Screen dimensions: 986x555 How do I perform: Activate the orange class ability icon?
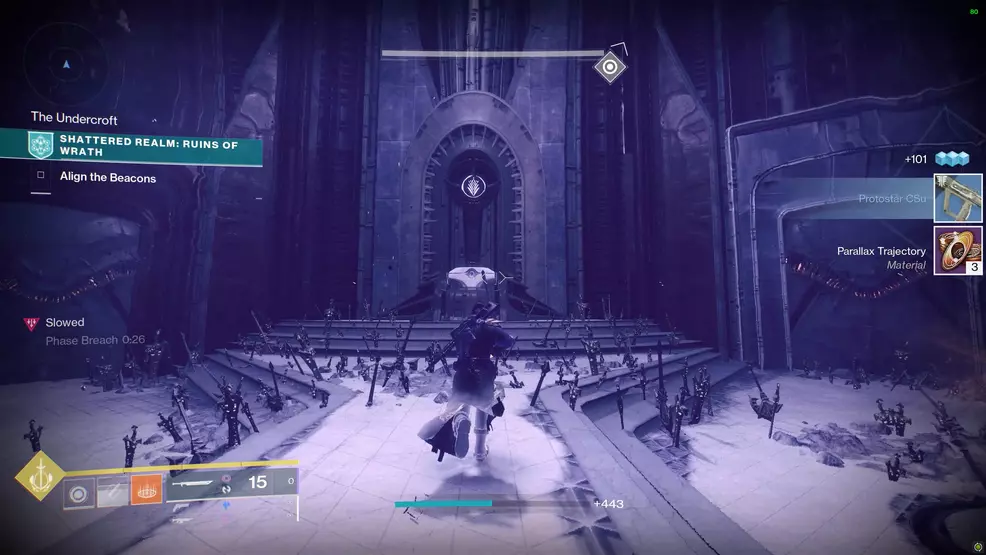click(x=146, y=490)
